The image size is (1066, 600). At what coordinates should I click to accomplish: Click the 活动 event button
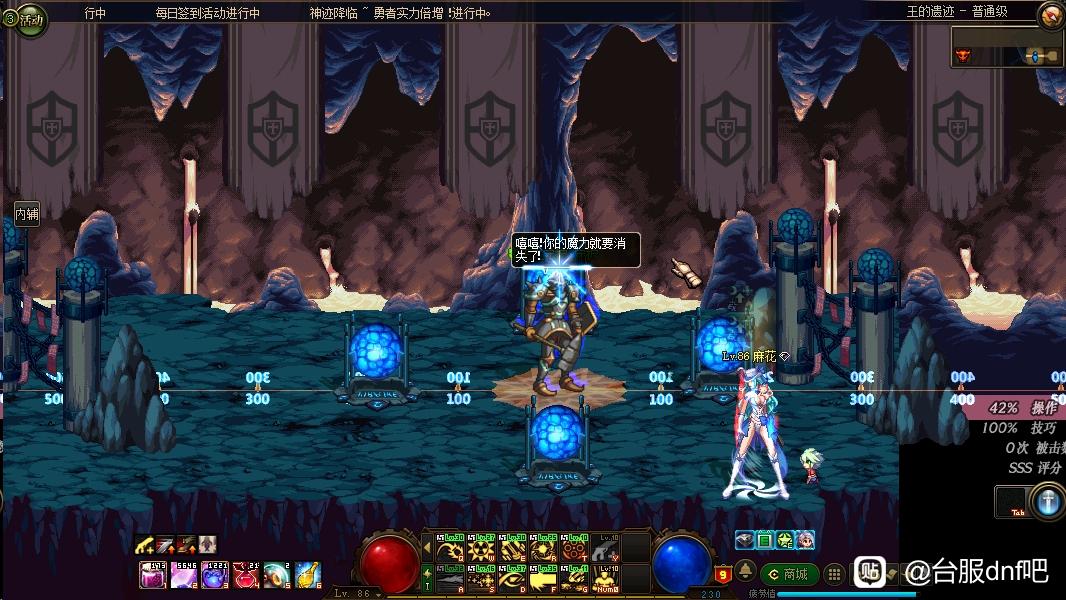click(24, 18)
